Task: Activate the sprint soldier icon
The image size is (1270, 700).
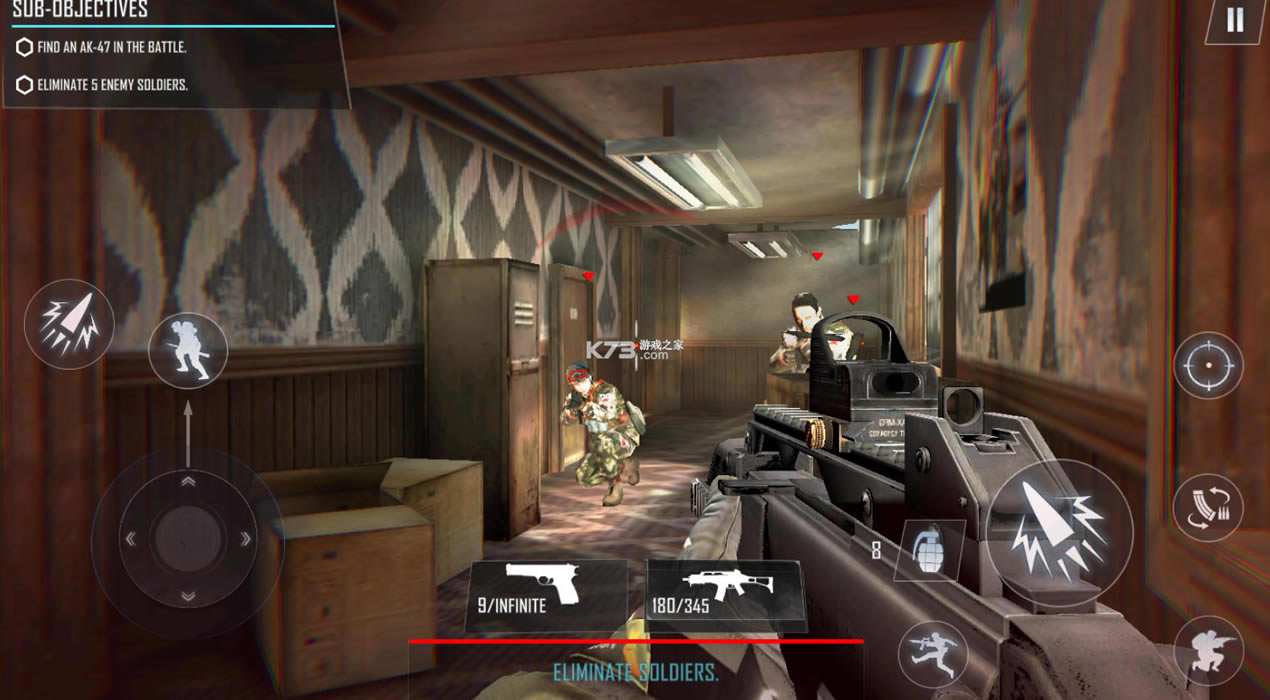Action: [188, 351]
